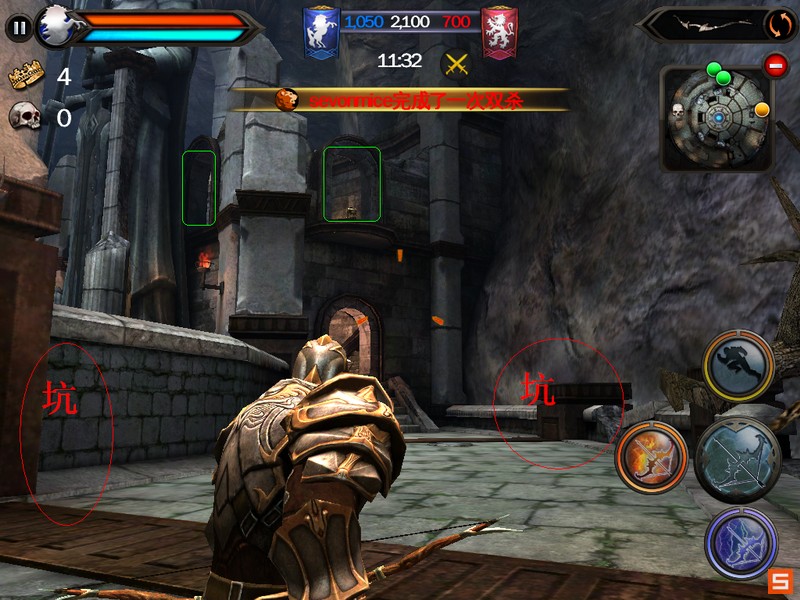Collapse the minimap with the red minus button
This screenshot has width=800, height=600.
(x=776, y=67)
